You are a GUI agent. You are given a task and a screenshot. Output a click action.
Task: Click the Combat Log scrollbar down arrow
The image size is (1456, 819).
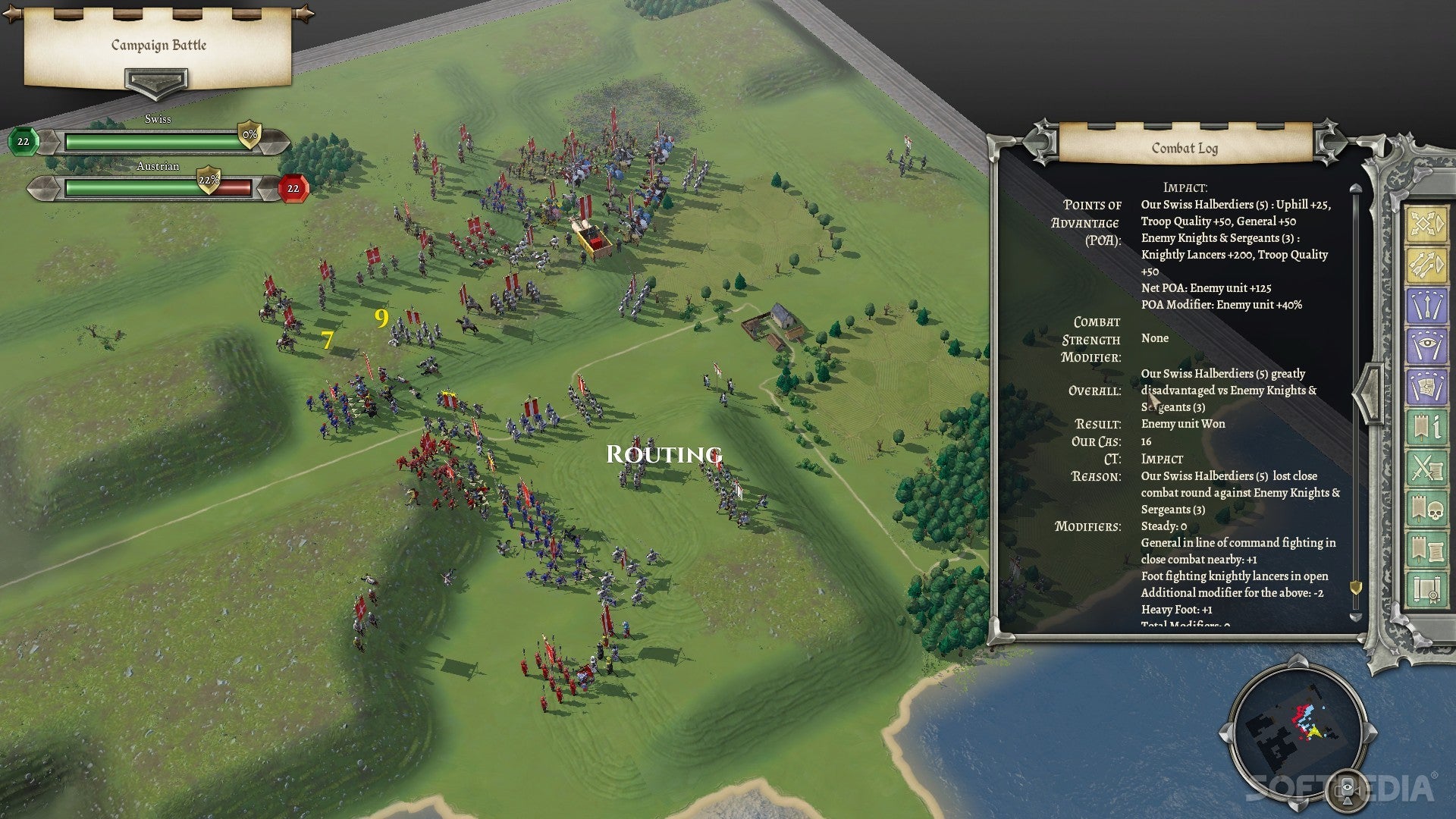point(1356,617)
